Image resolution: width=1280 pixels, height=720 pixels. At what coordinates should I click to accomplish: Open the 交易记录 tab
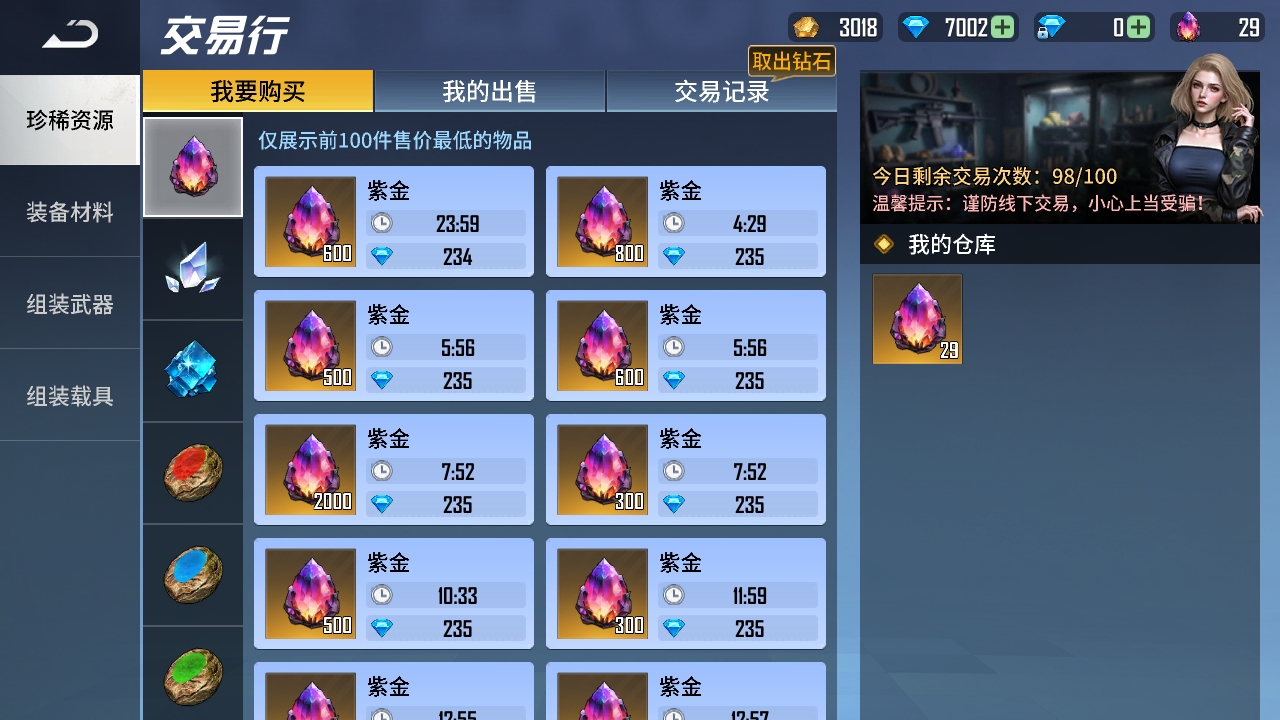click(721, 91)
